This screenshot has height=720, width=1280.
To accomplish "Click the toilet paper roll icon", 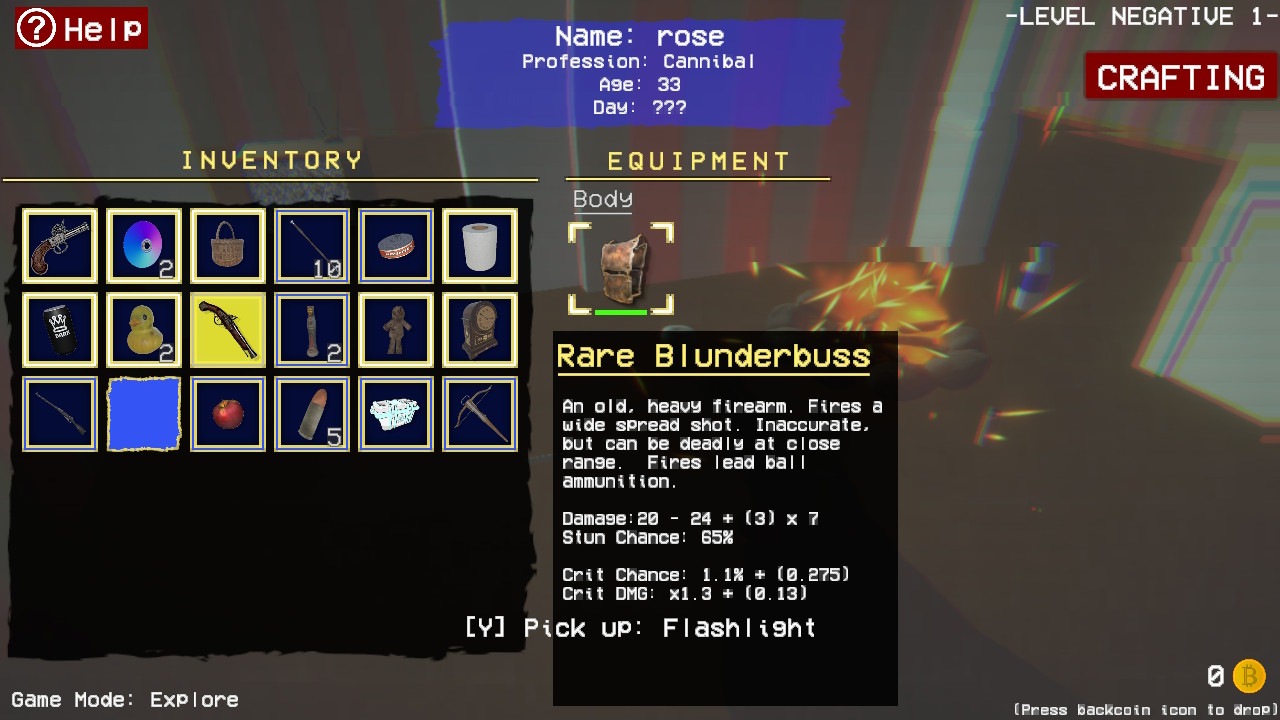I will (x=479, y=245).
